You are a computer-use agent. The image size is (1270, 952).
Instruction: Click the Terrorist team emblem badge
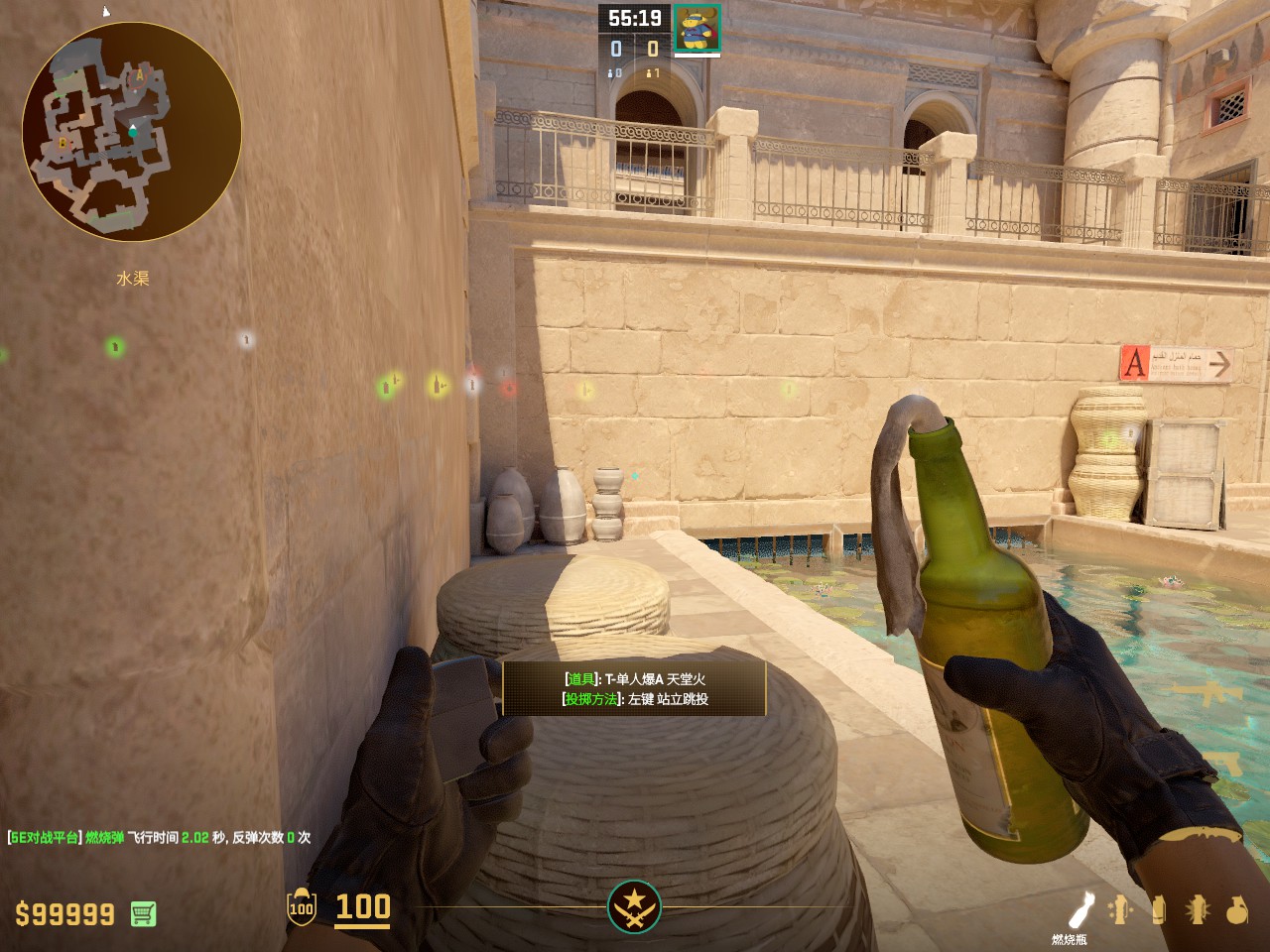tap(634, 906)
